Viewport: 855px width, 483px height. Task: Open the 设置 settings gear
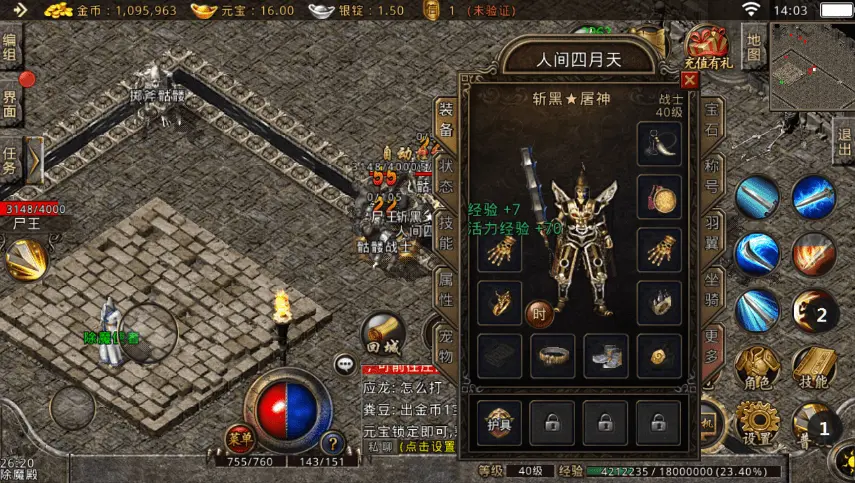(757, 423)
